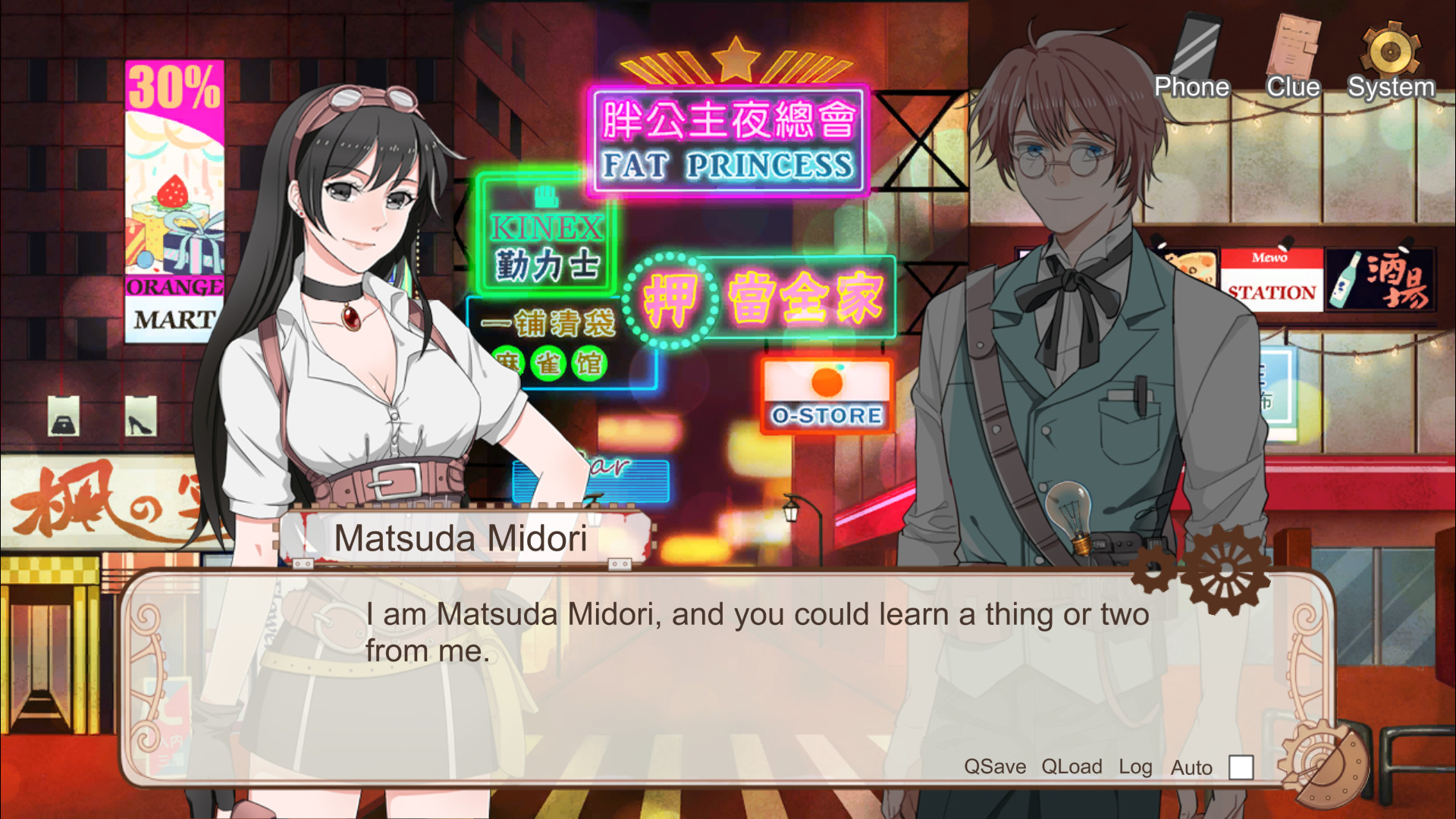This screenshot has width=1456, height=819.
Task: Check the skip checkbox next to Auto
Action: pos(1241,767)
